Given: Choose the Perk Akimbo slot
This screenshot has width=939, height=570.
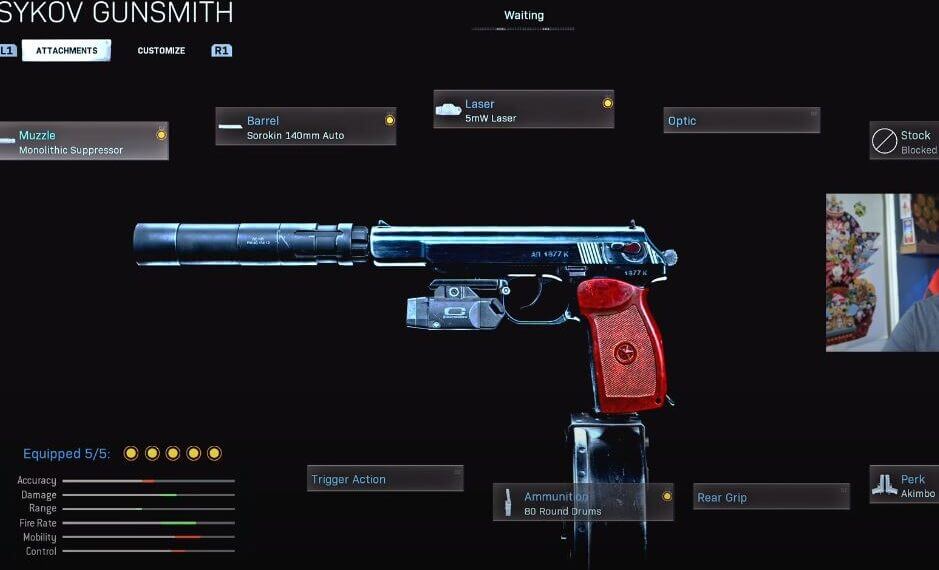Looking at the screenshot, I should (x=904, y=485).
